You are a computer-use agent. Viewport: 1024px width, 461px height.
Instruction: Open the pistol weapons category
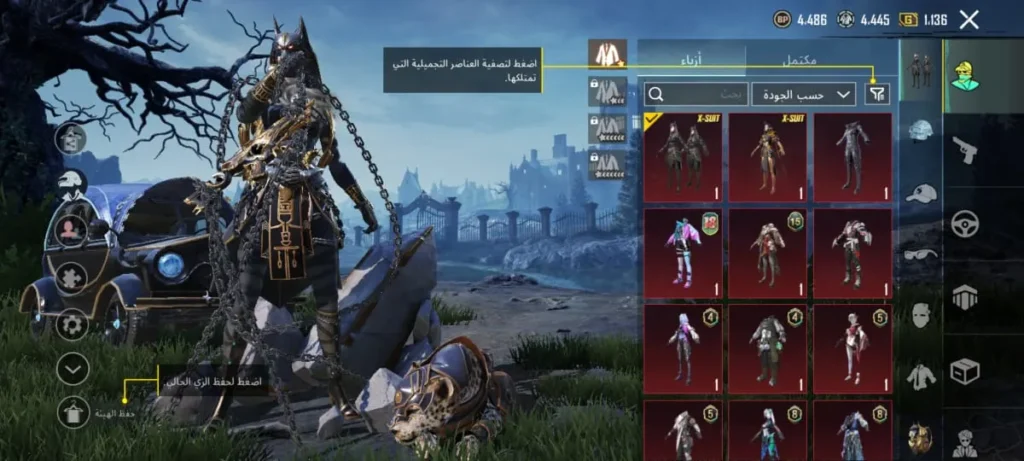click(966, 150)
